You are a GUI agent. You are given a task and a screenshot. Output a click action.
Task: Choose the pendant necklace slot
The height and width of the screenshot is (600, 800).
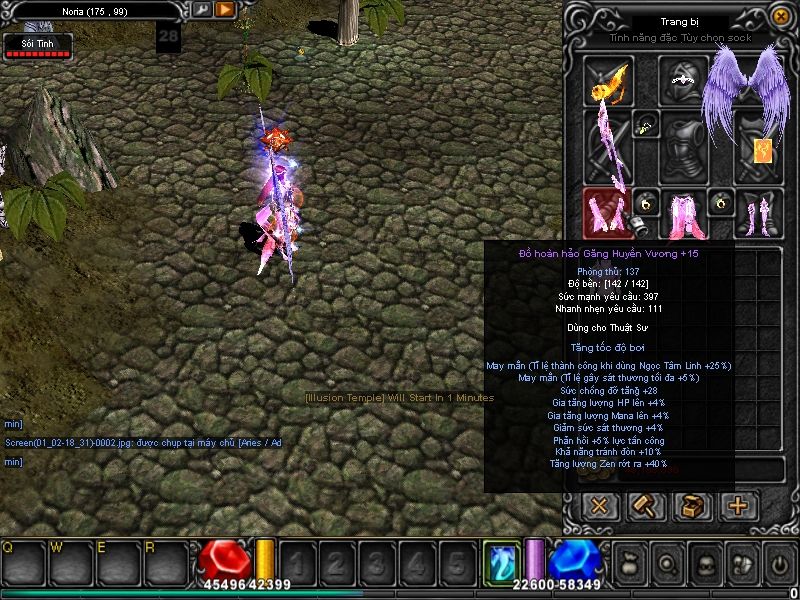pyautogui.click(x=646, y=124)
